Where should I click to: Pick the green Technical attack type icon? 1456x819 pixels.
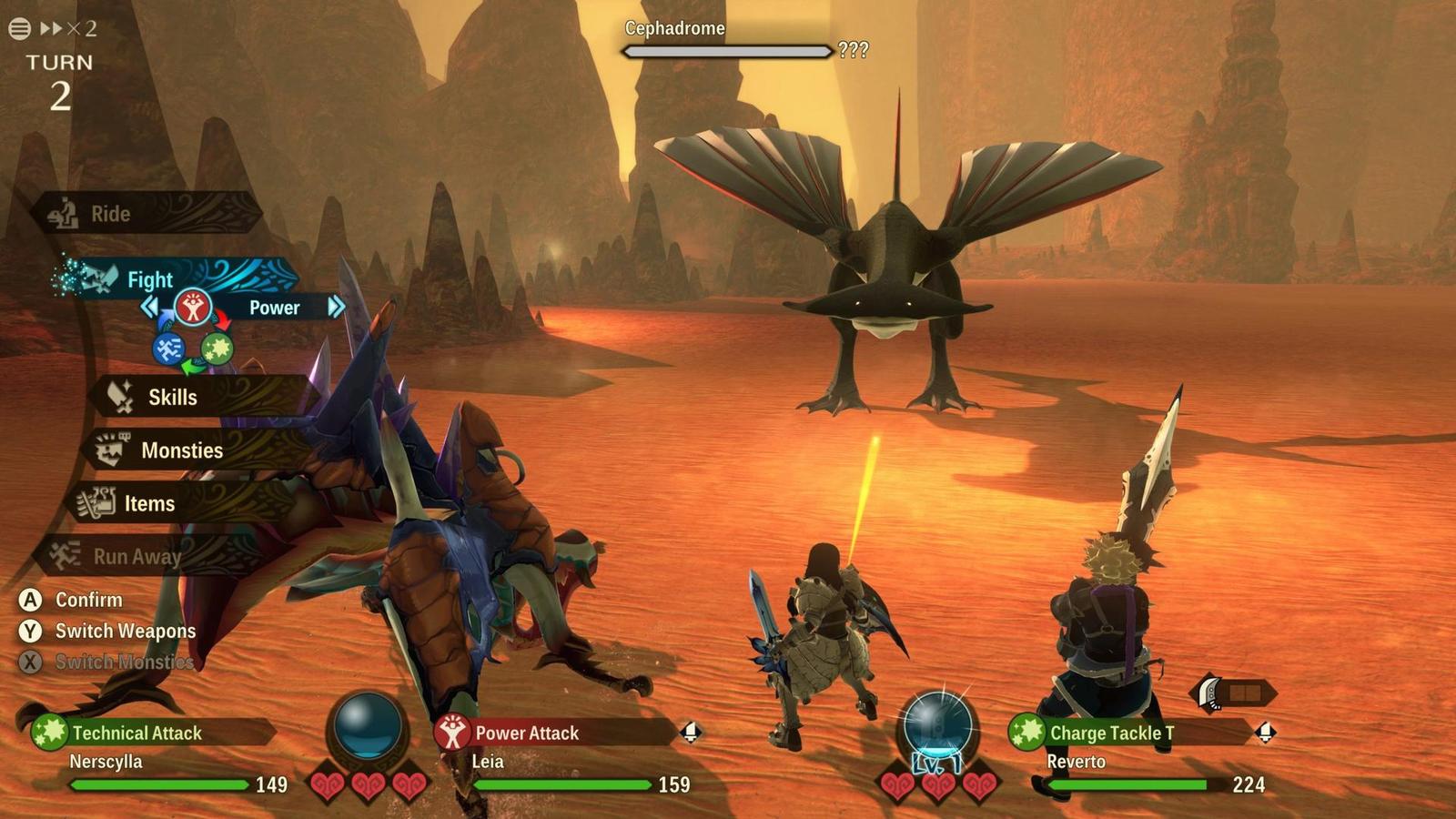point(217,348)
